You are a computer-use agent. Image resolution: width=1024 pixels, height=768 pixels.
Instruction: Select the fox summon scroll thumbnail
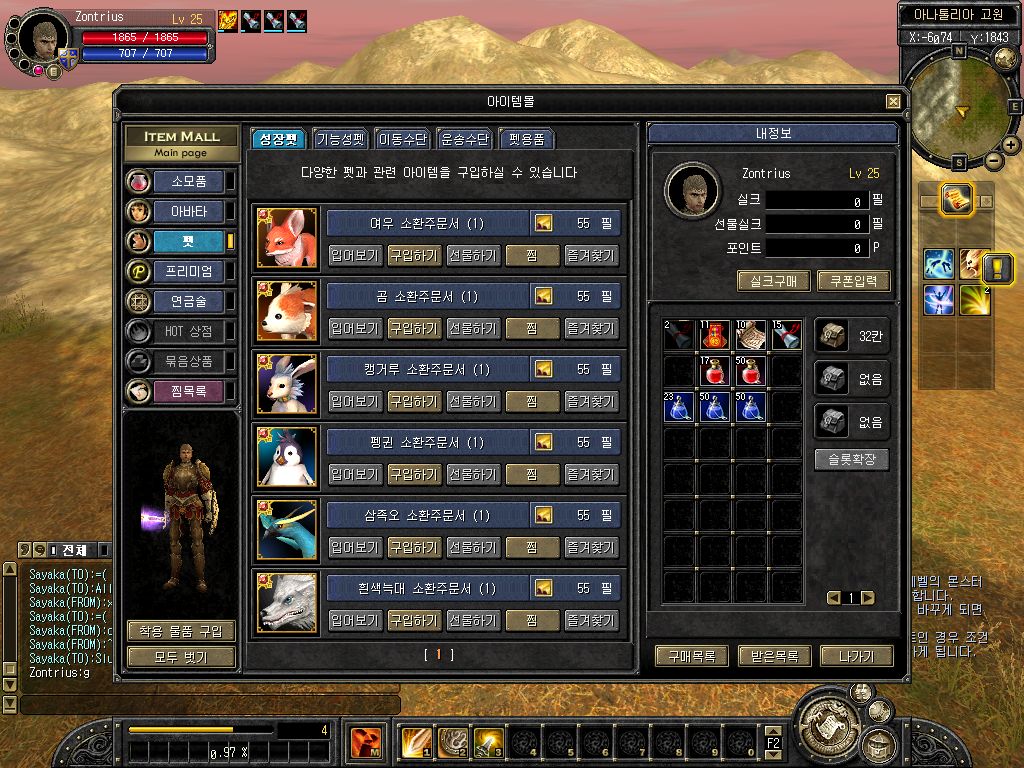pos(287,238)
